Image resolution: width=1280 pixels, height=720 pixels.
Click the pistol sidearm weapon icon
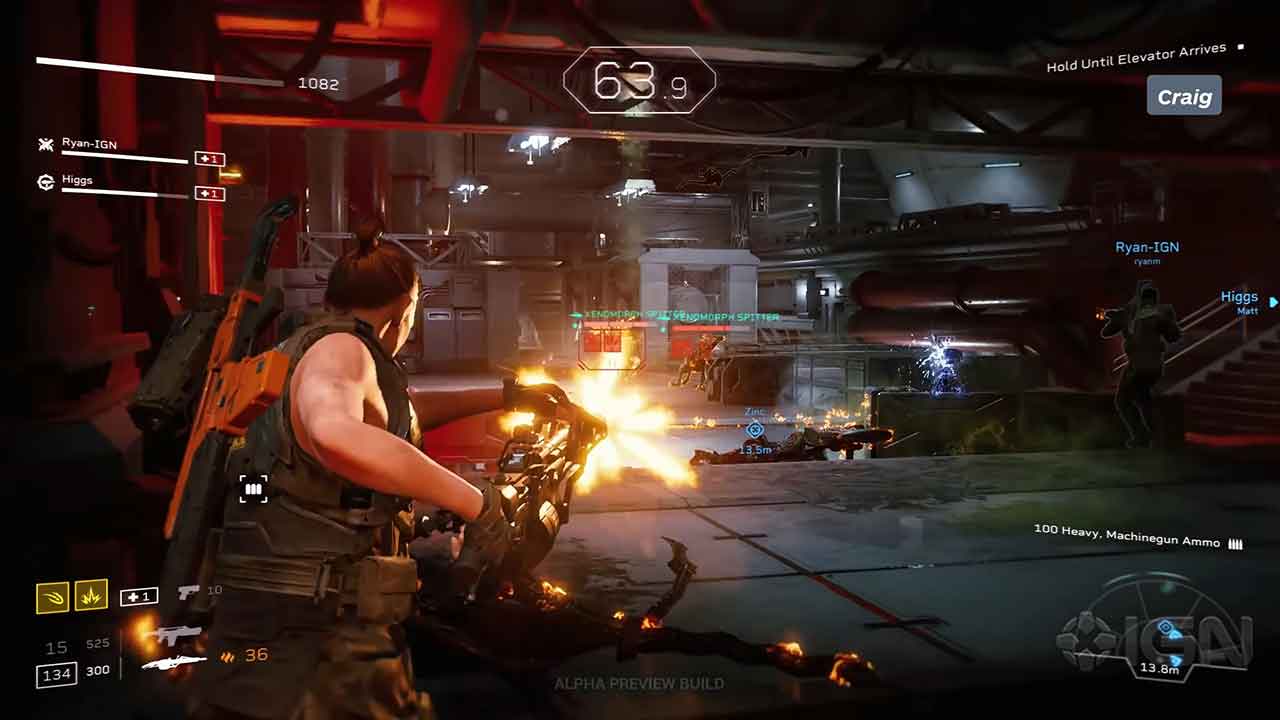(186, 591)
